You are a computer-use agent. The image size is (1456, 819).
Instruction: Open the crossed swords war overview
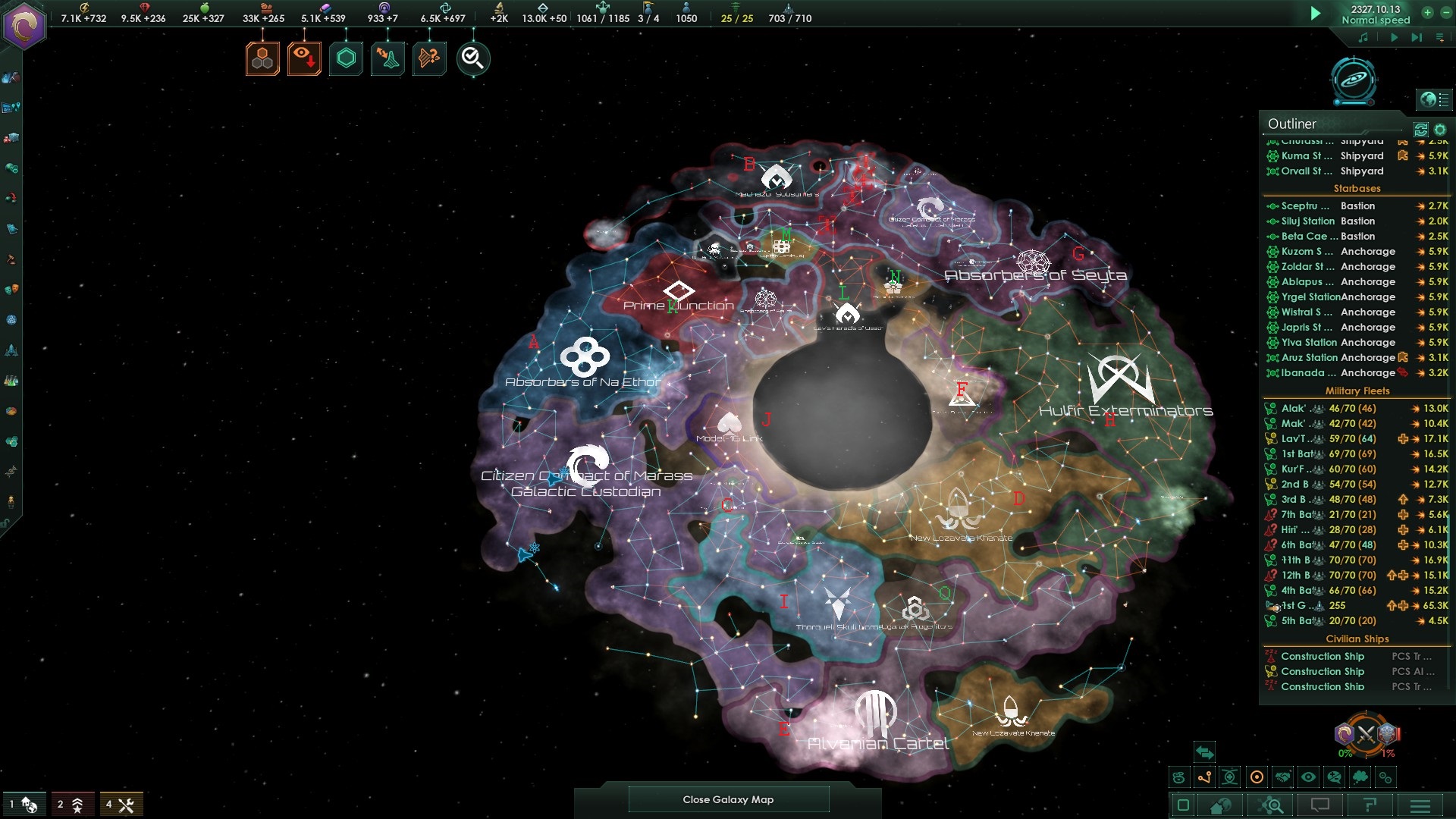coord(1366,733)
